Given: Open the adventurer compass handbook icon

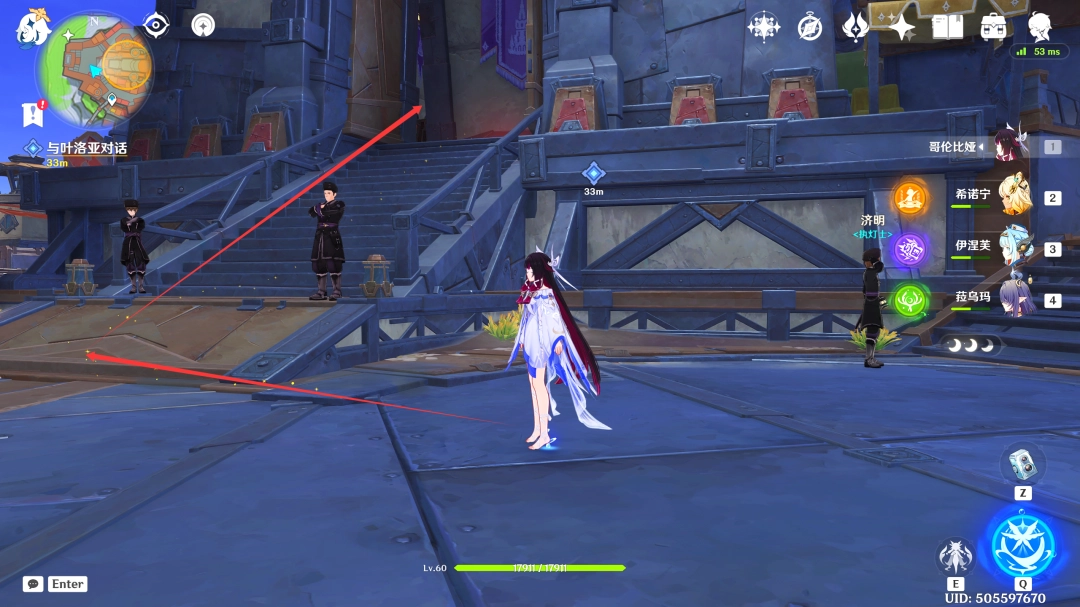Looking at the screenshot, I should tap(810, 27).
